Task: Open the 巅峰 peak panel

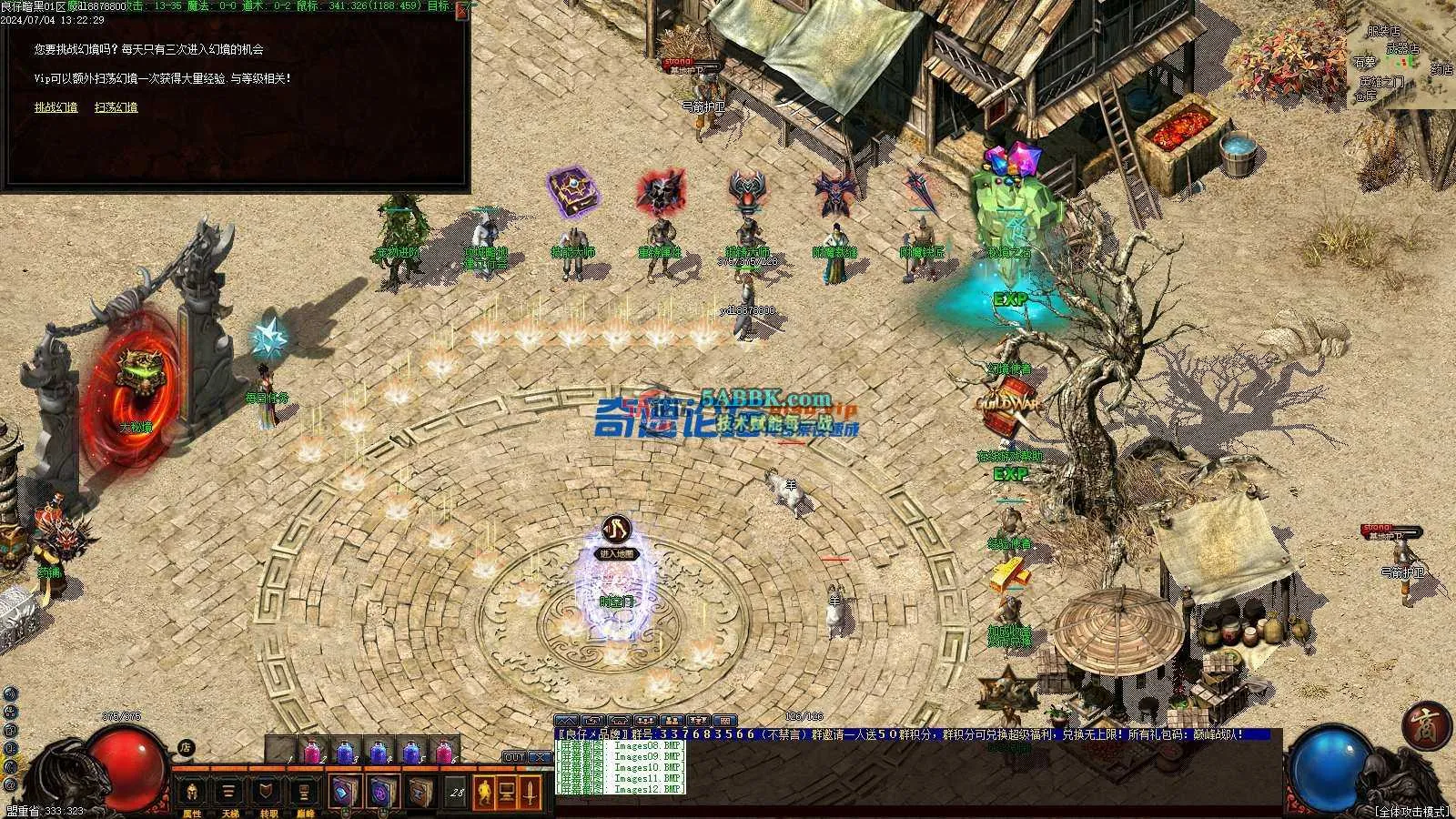Action: [304, 794]
